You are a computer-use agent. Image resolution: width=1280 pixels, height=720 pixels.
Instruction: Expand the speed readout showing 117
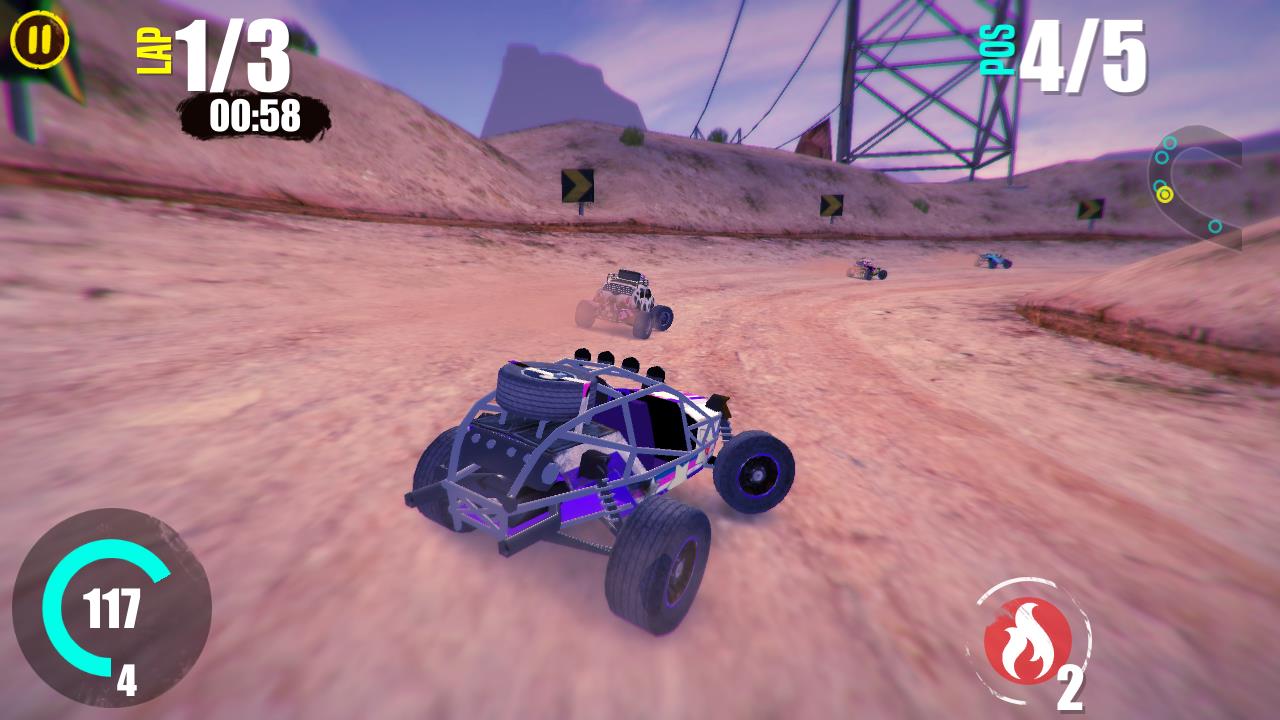(114, 604)
